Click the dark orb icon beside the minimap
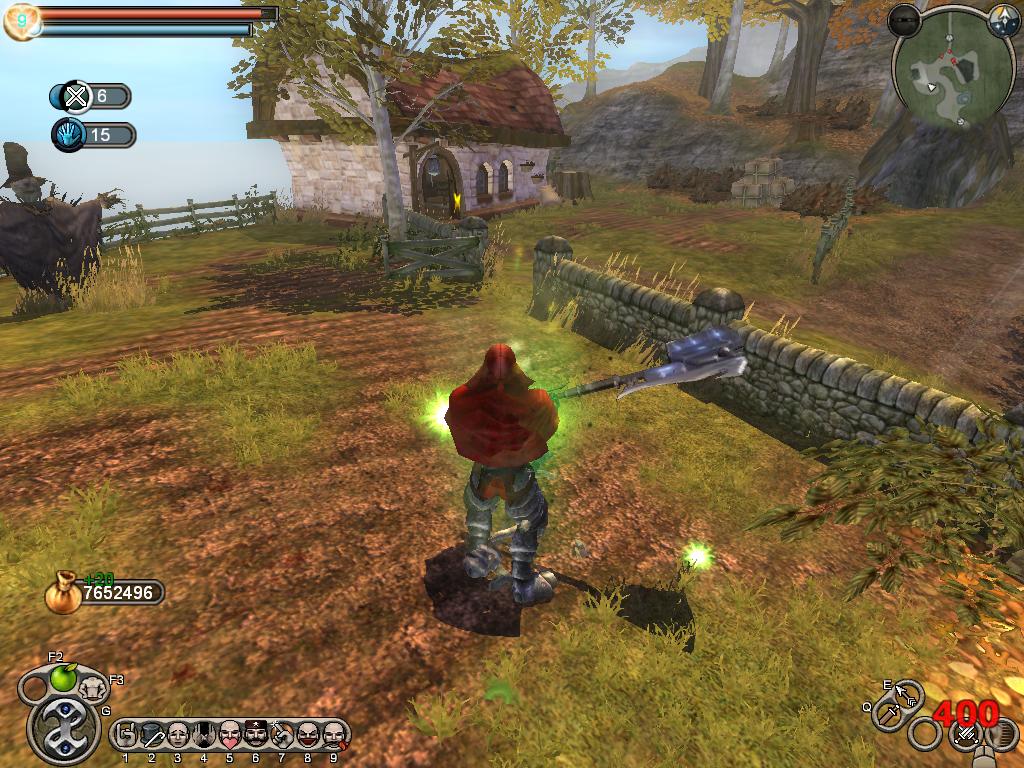This screenshot has height=768, width=1024. (904, 19)
